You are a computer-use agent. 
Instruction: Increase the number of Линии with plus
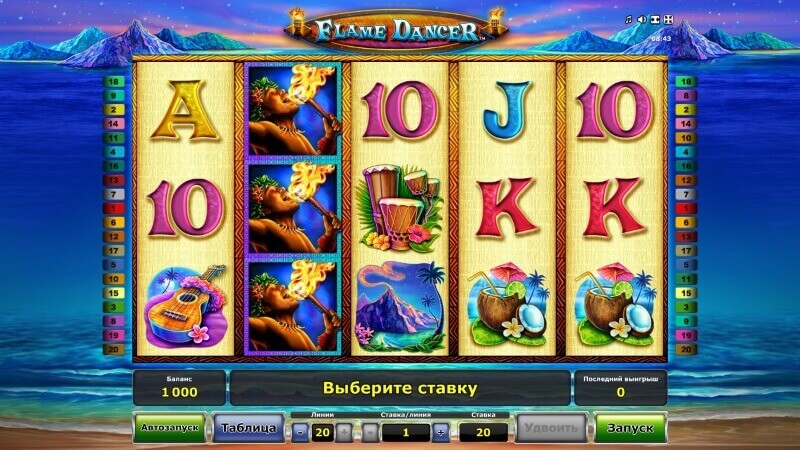pos(344,432)
